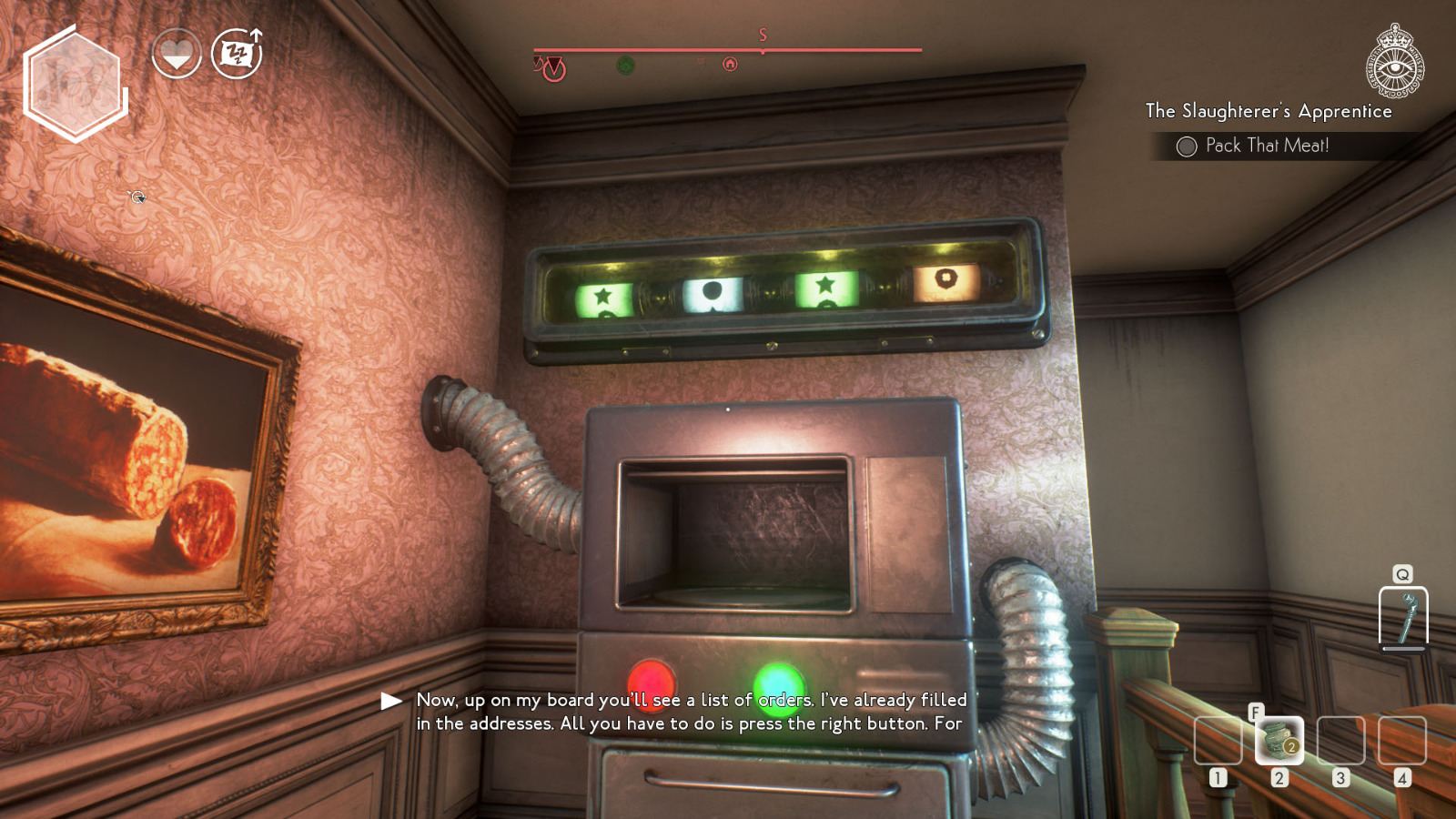The width and height of the screenshot is (1456, 819).
Task: Toggle the Pack That Meat! objective circle
Action: pos(1185,145)
